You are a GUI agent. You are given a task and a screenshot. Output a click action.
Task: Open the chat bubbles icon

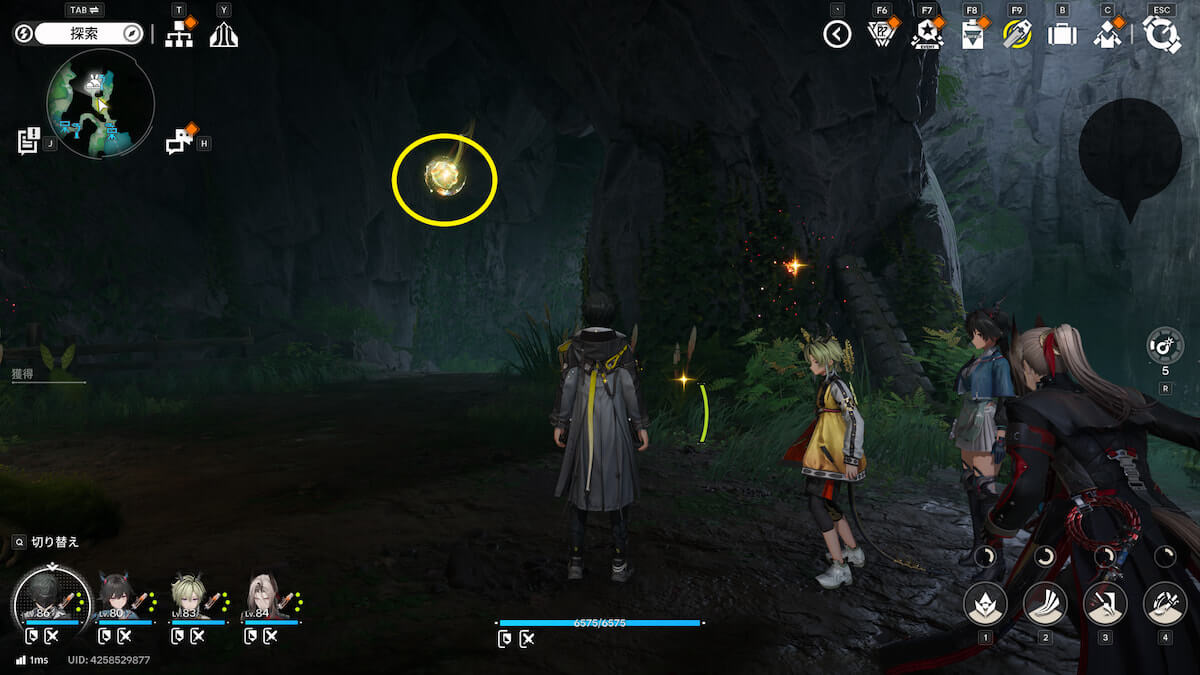179,143
